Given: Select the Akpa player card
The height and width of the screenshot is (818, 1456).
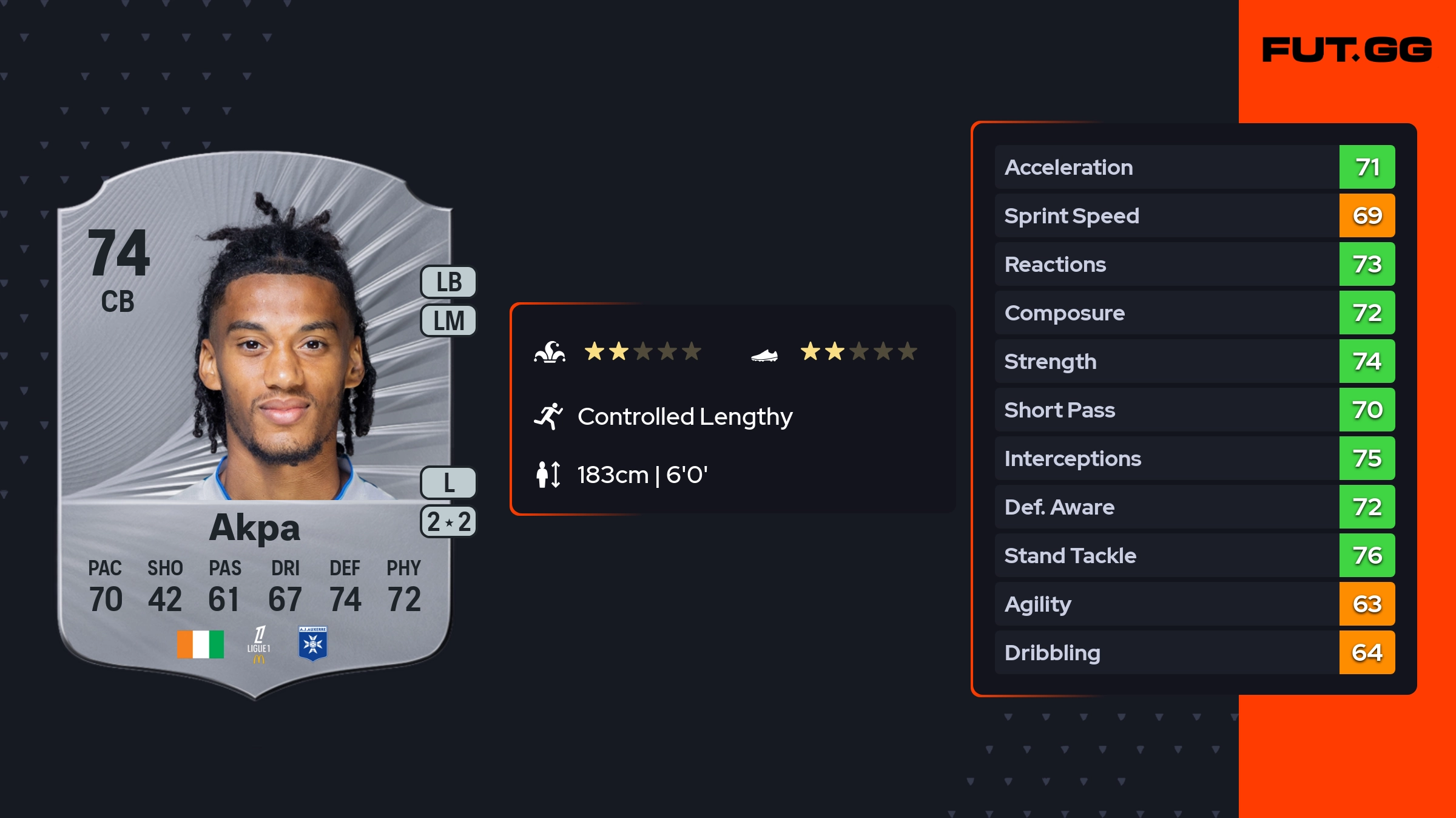Looking at the screenshot, I should click(x=255, y=425).
